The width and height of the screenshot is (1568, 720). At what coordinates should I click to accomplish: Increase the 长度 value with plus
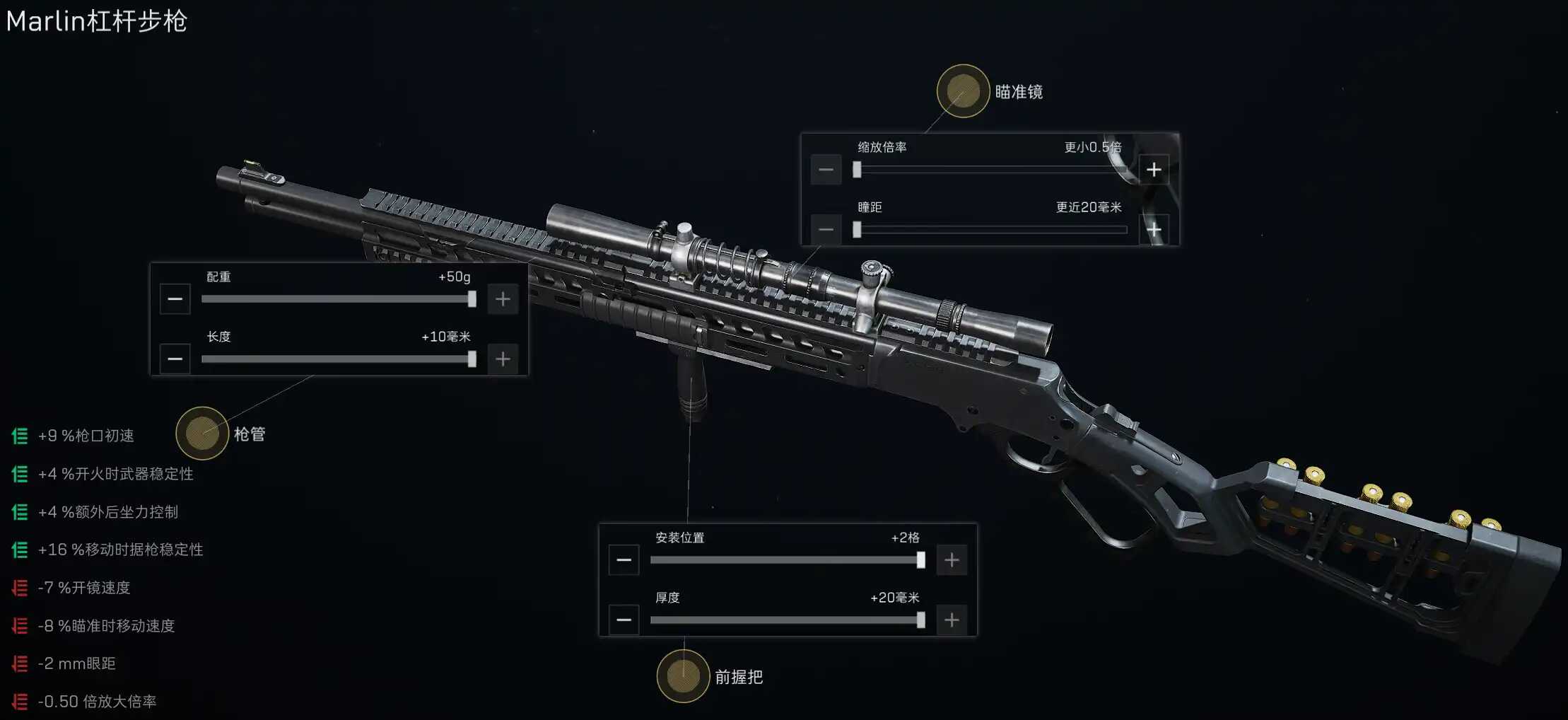503,359
